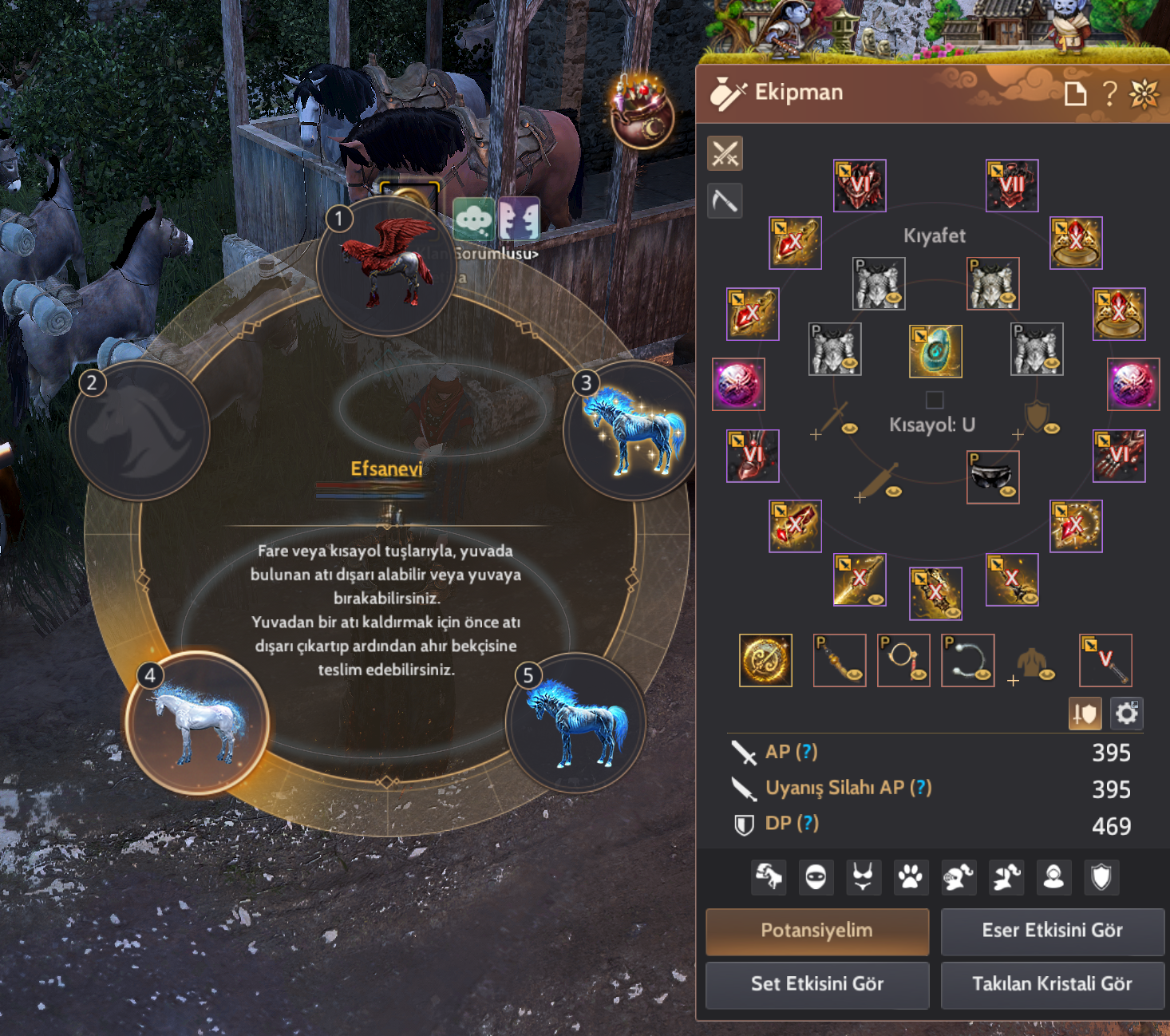
Task: Open the Ekipman help question mark
Action: tap(1109, 93)
